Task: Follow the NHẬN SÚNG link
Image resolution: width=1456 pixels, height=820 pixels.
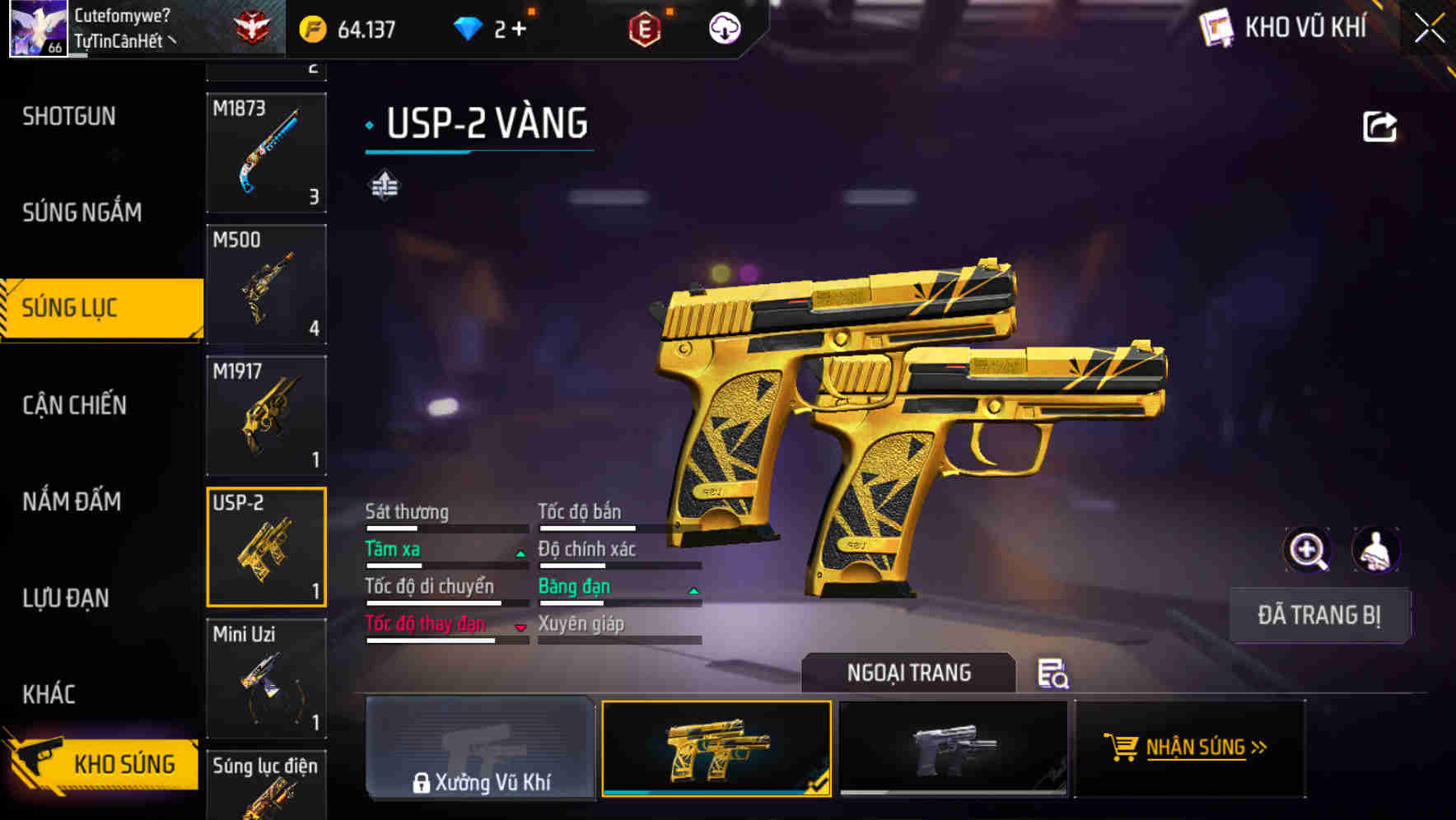Action: click(1190, 748)
